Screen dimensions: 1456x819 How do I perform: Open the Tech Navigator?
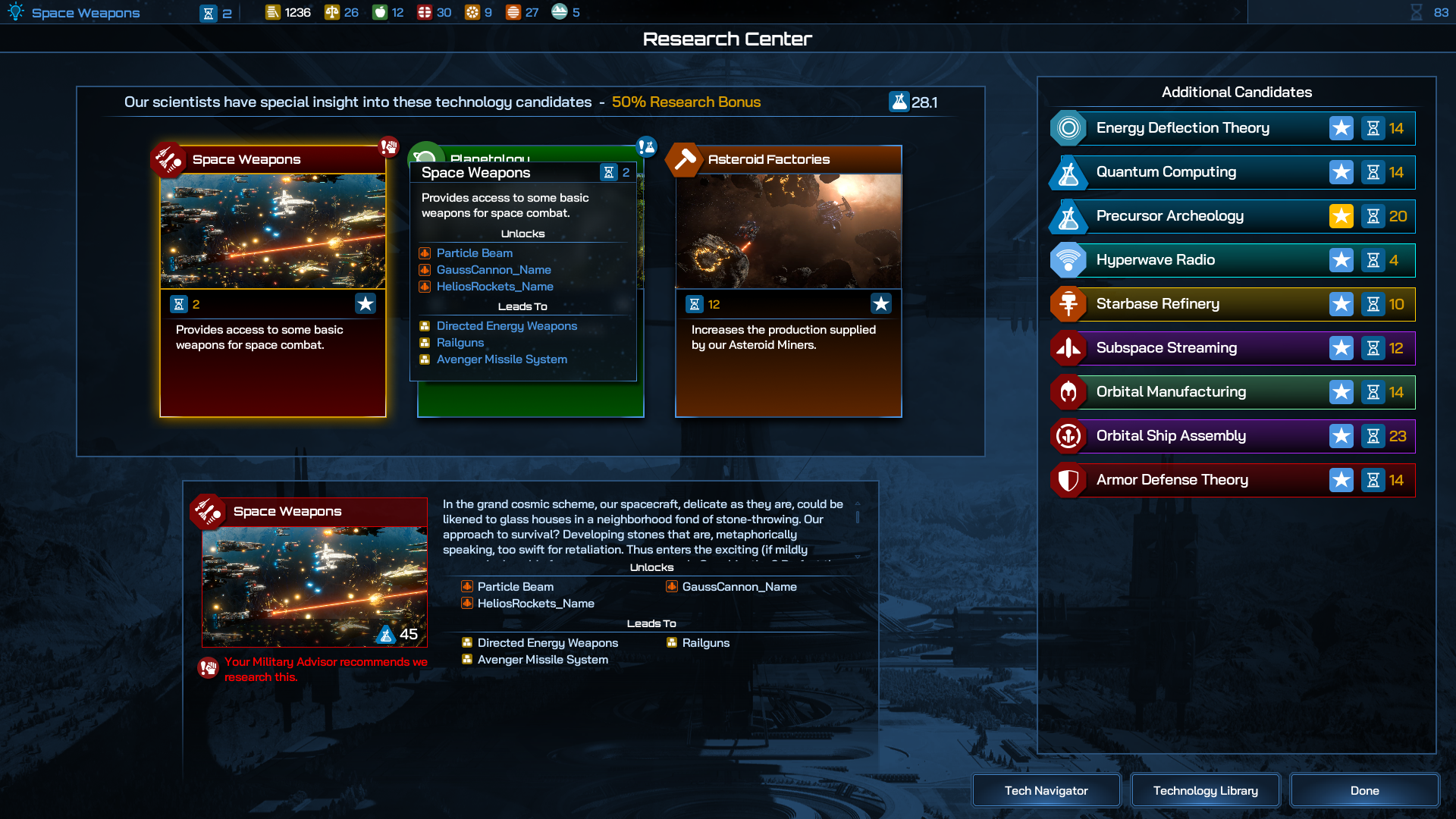[1046, 790]
